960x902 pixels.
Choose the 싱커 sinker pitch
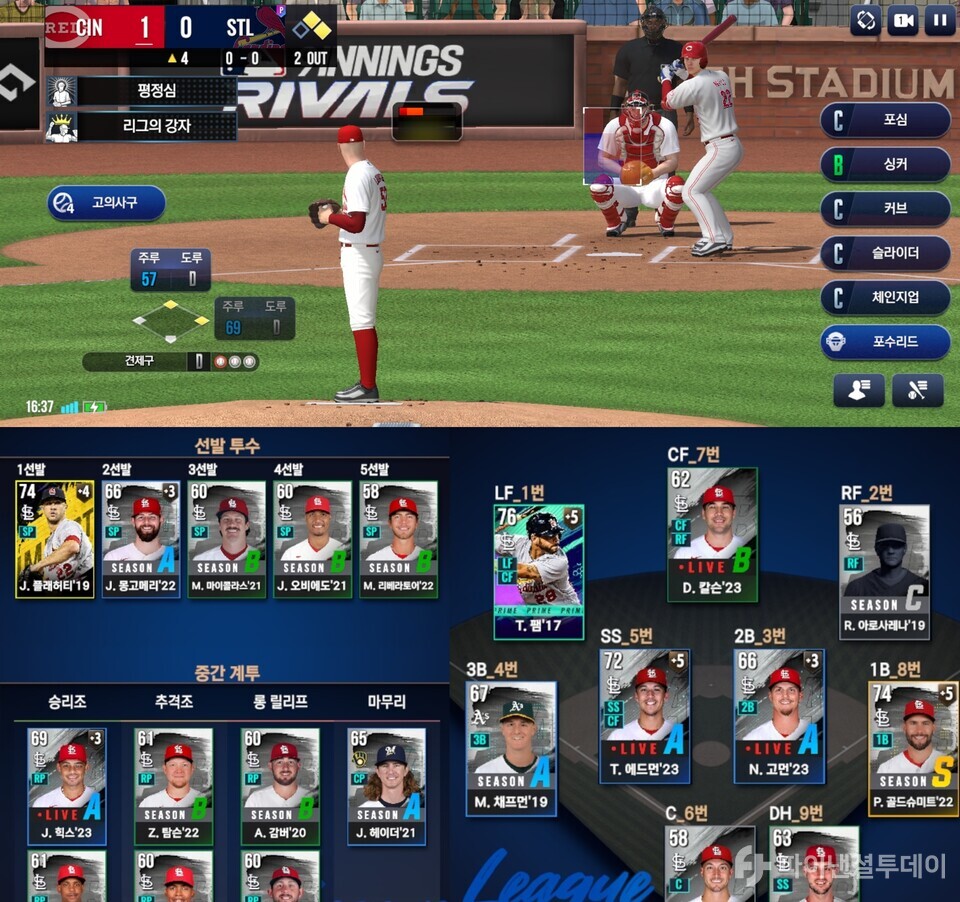pyautogui.click(x=885, y=164)
